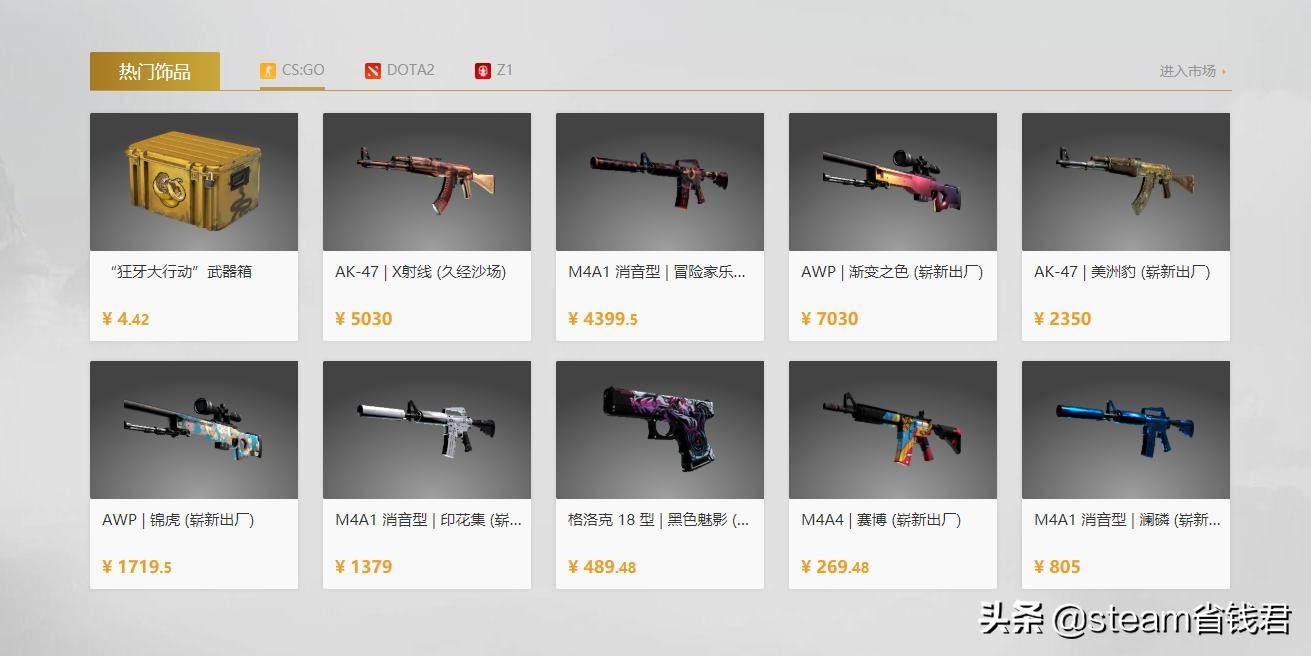Switch to the CS:GO tab
1311x656 pixels.
(292, 70)
